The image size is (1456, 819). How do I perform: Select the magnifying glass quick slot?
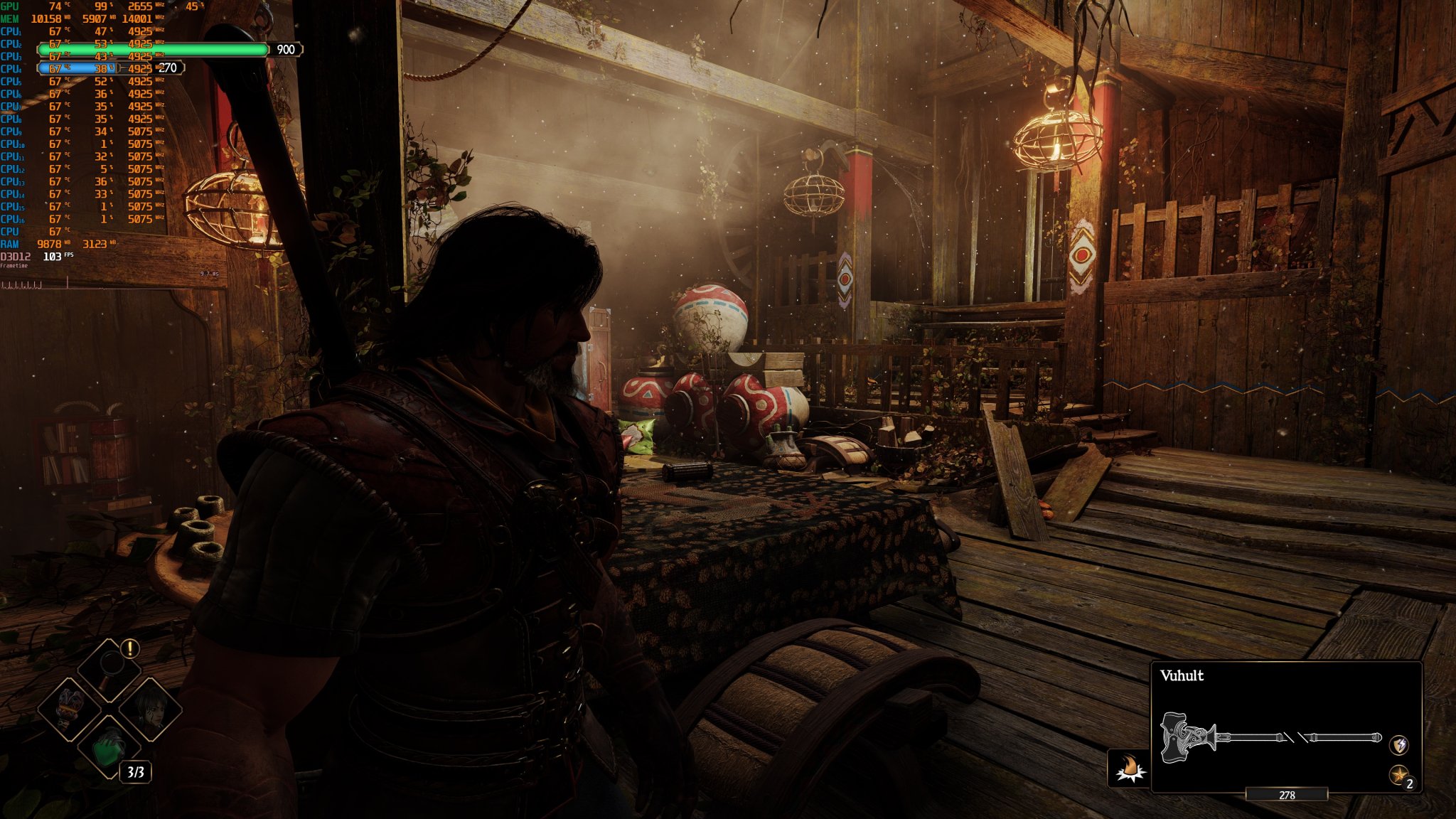[x=109, y=668]
